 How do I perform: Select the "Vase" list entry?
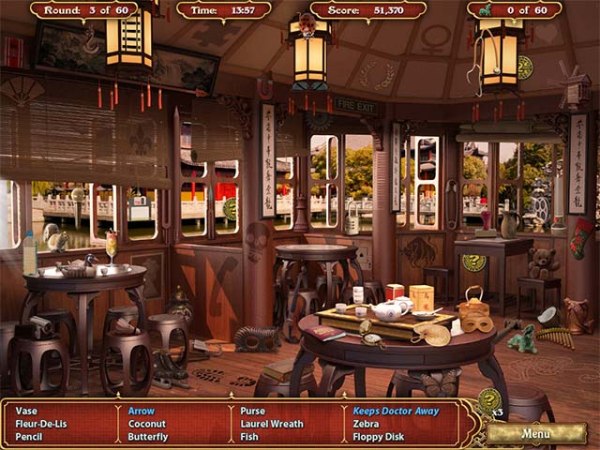[x=27, y=410]
